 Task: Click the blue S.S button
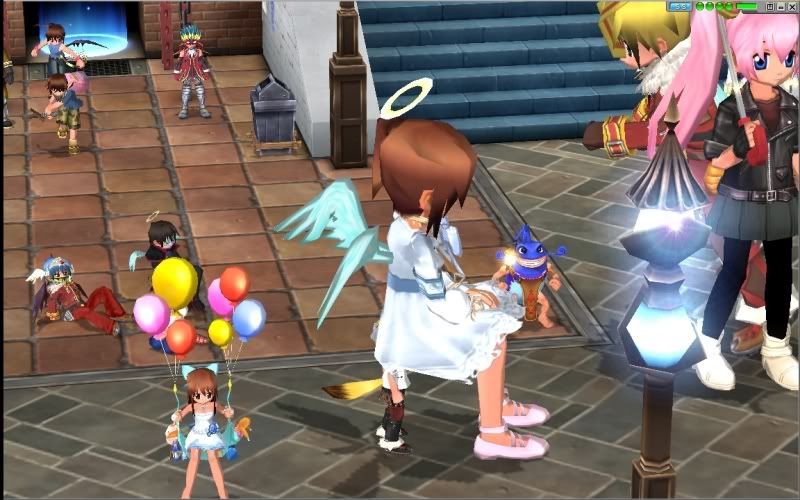coord(680,7)
